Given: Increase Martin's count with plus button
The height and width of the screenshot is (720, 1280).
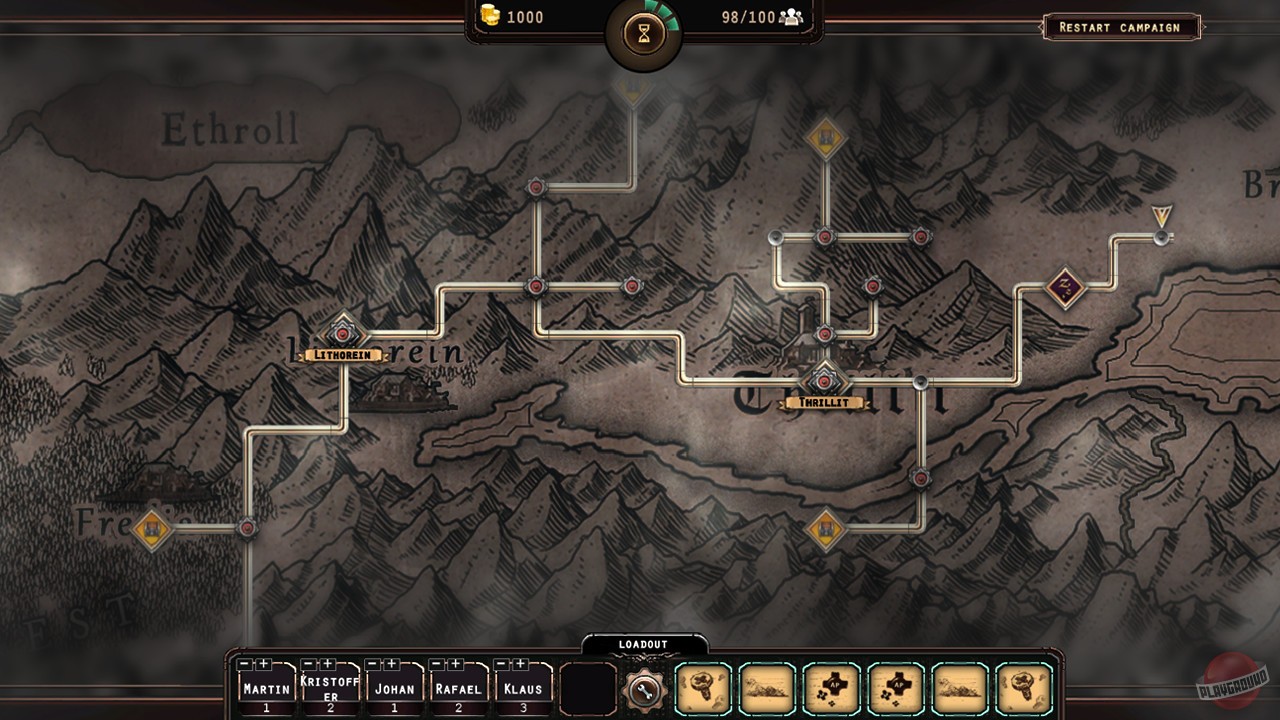Looking at the screenshot, I should point(264,664).
